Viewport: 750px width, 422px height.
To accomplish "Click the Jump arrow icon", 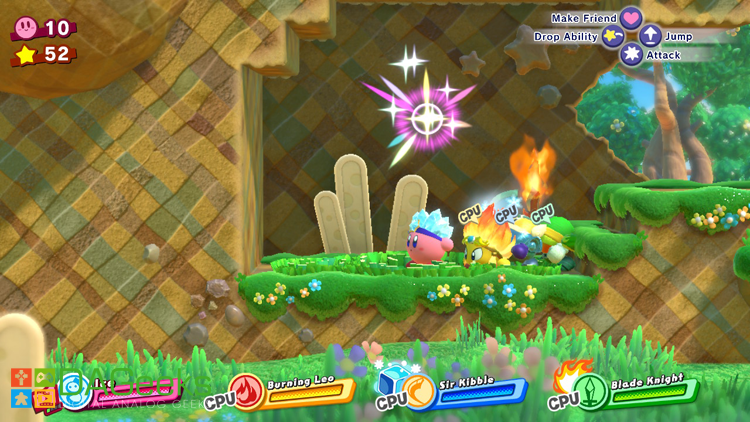I will coord(650,37).
